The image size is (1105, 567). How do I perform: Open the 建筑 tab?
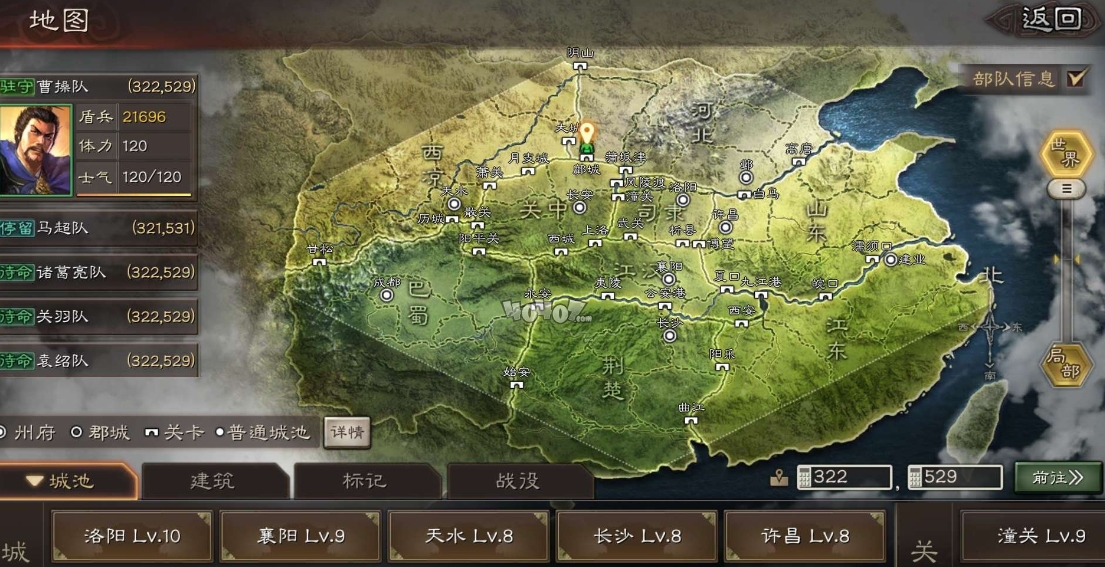pyautogui.click(x=212, y=481)
